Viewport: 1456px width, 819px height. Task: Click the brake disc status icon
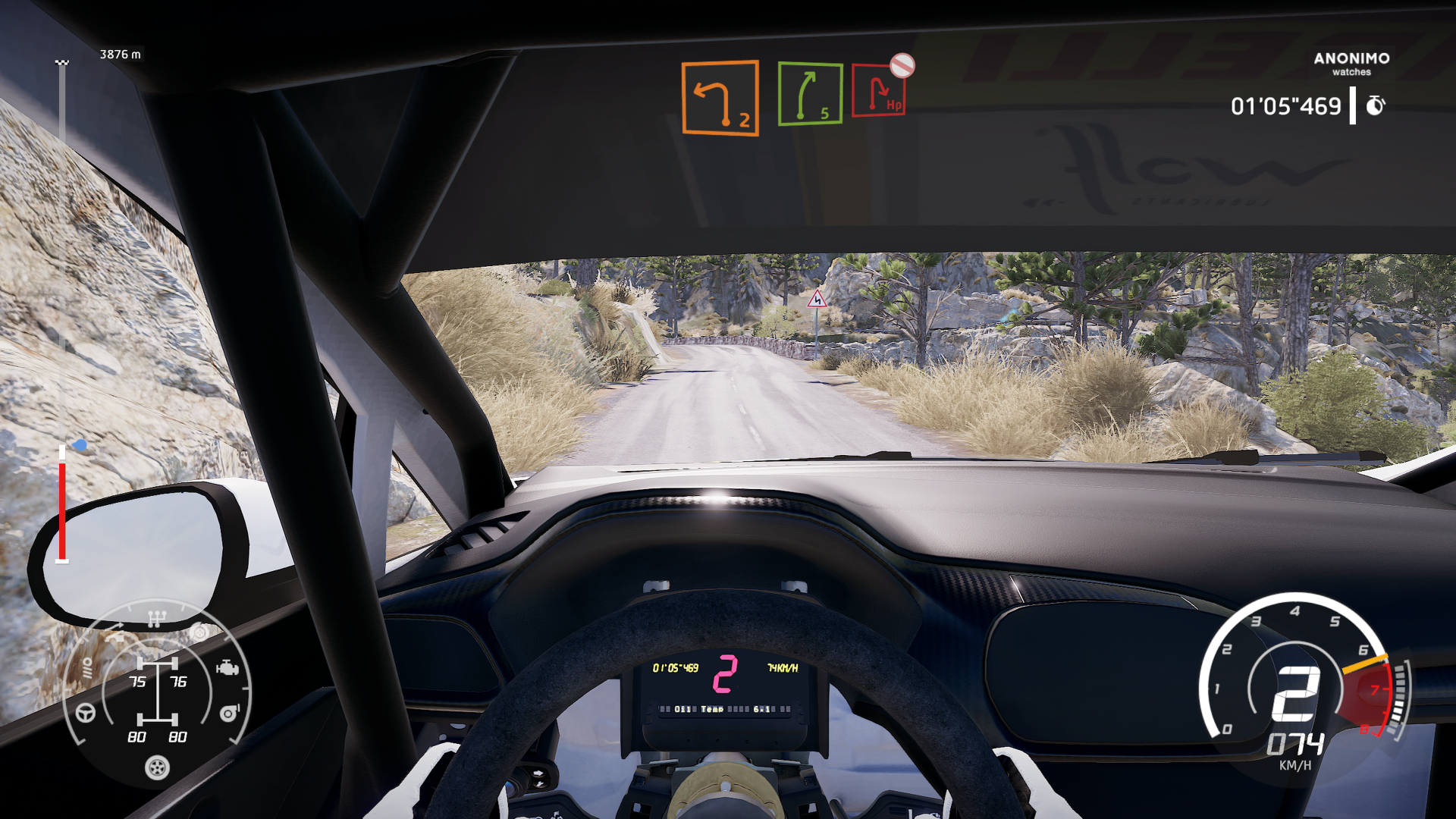[200, 632]
